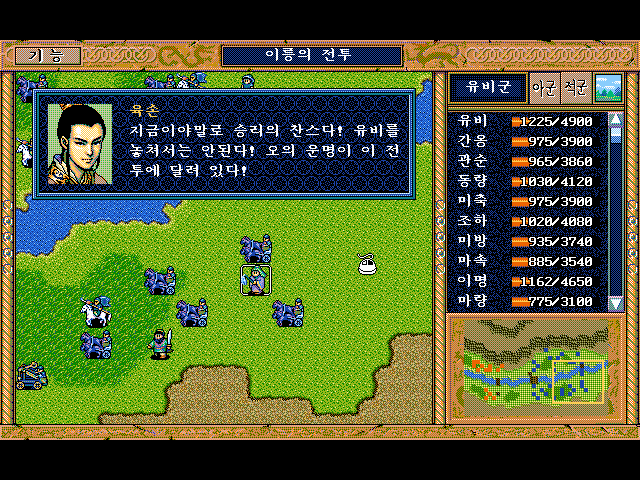Click the landscape terrain icon
Viewport: 640px width, 480px height.
pyautogui.click(x=607, y=88)
